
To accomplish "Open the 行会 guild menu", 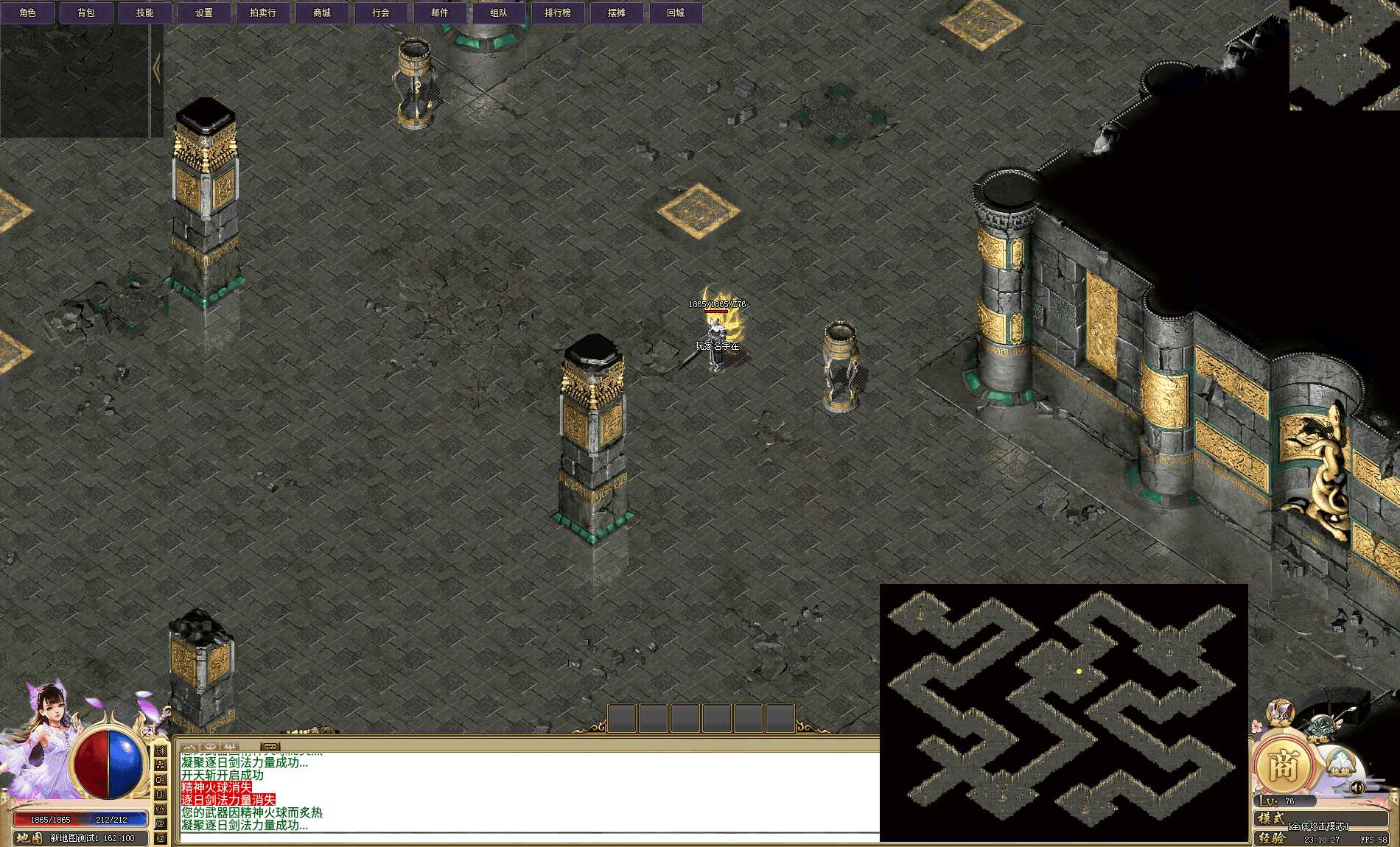I will 381,13.
